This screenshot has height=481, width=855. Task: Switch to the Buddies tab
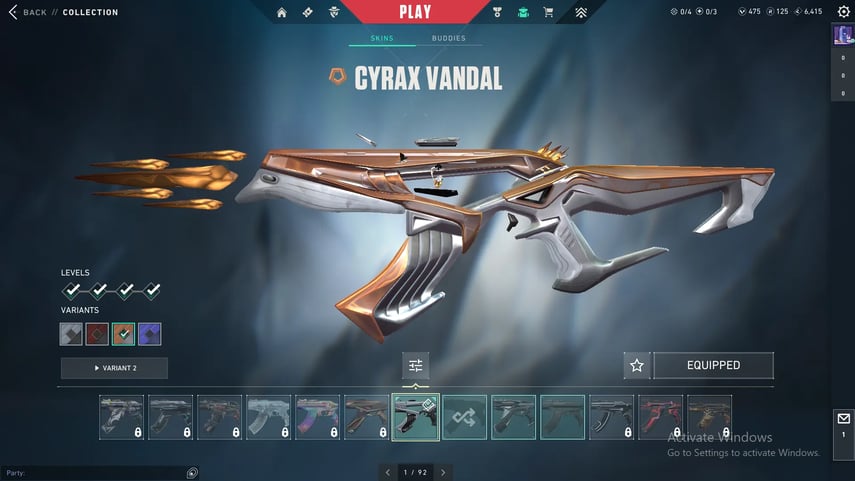pos(448,39)
